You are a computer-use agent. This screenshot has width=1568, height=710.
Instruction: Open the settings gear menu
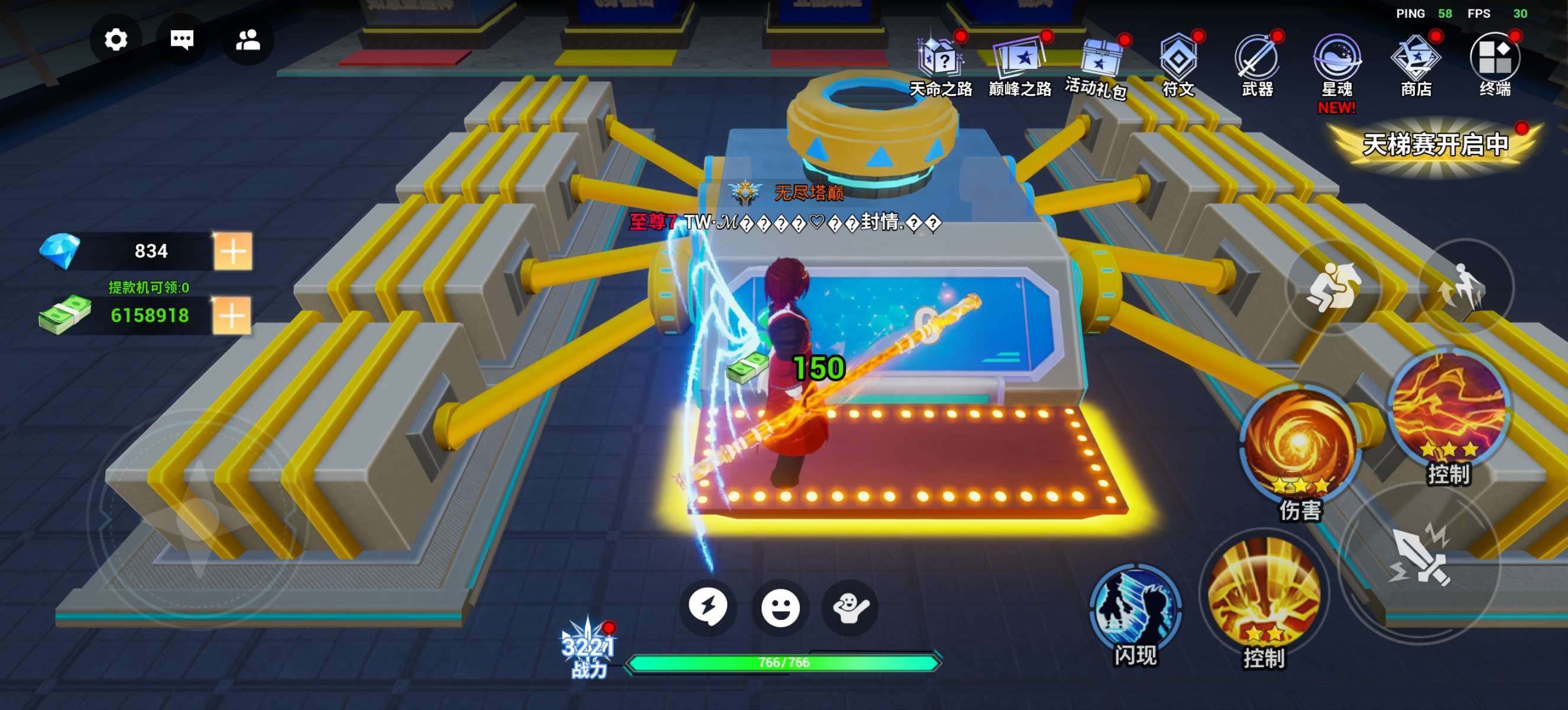pos(116,40)
